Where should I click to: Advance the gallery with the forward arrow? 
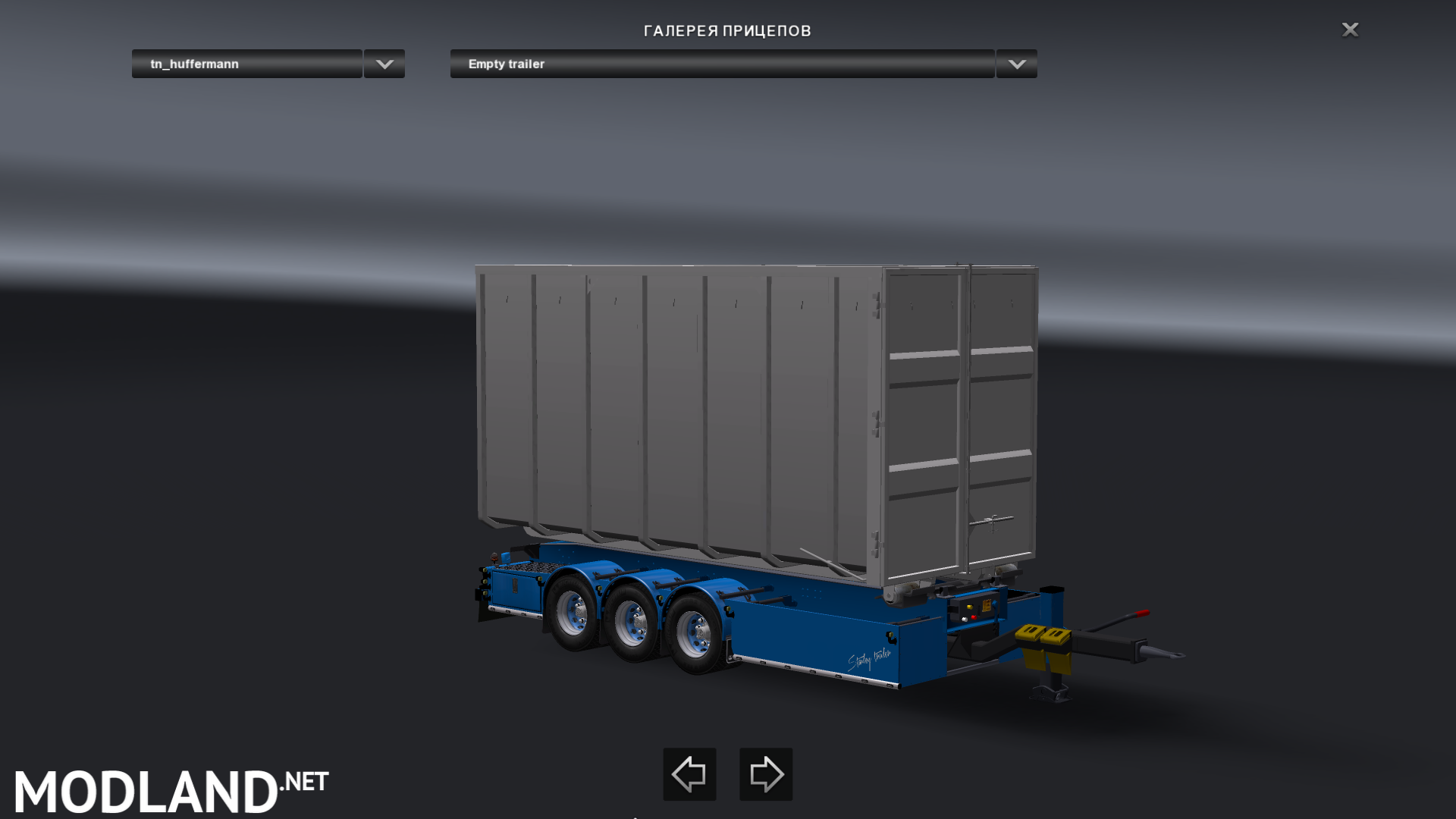click(x=765, y=774)
